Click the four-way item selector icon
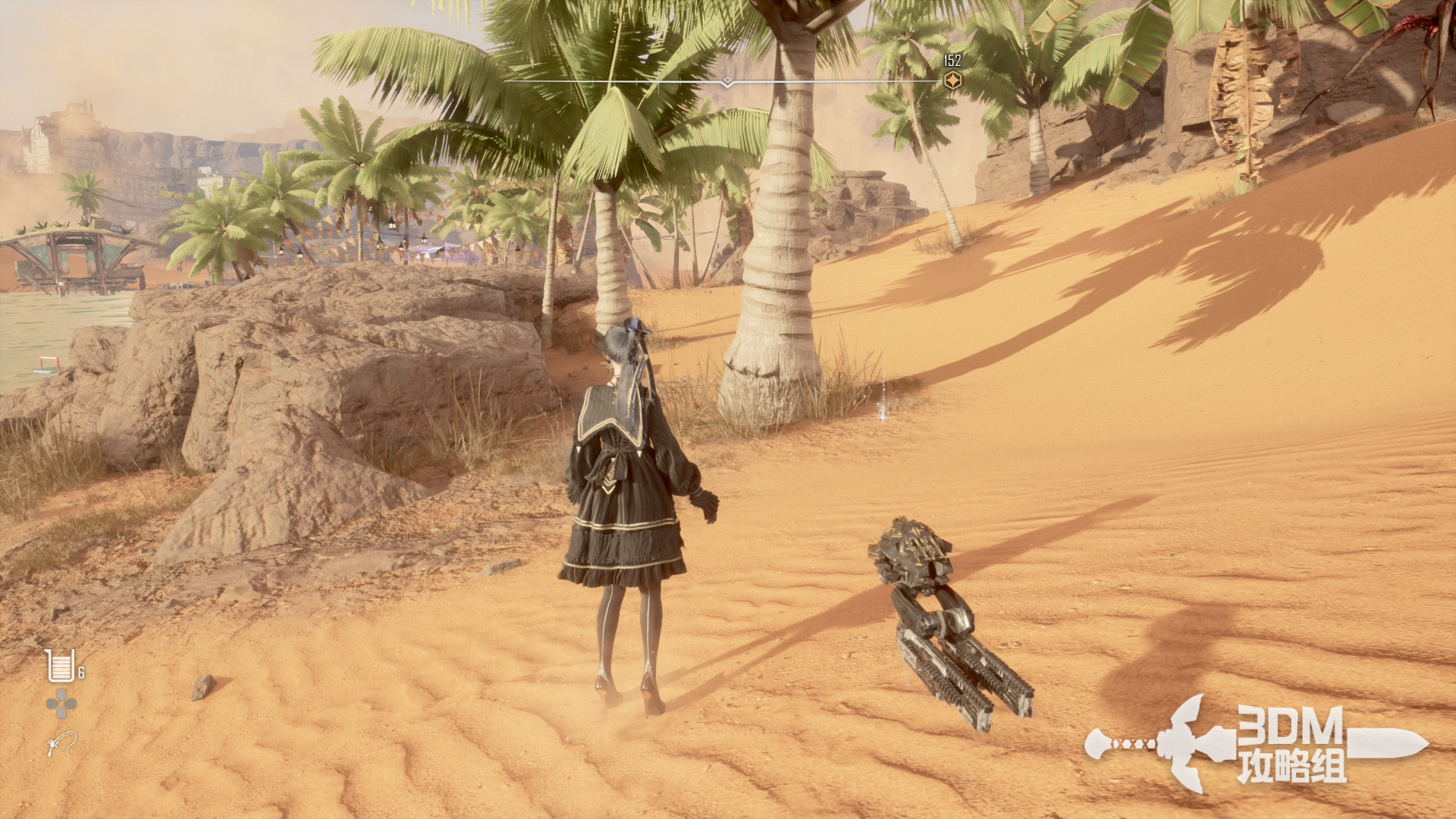This screenshot has width=1456, height=819. [61, 704]
